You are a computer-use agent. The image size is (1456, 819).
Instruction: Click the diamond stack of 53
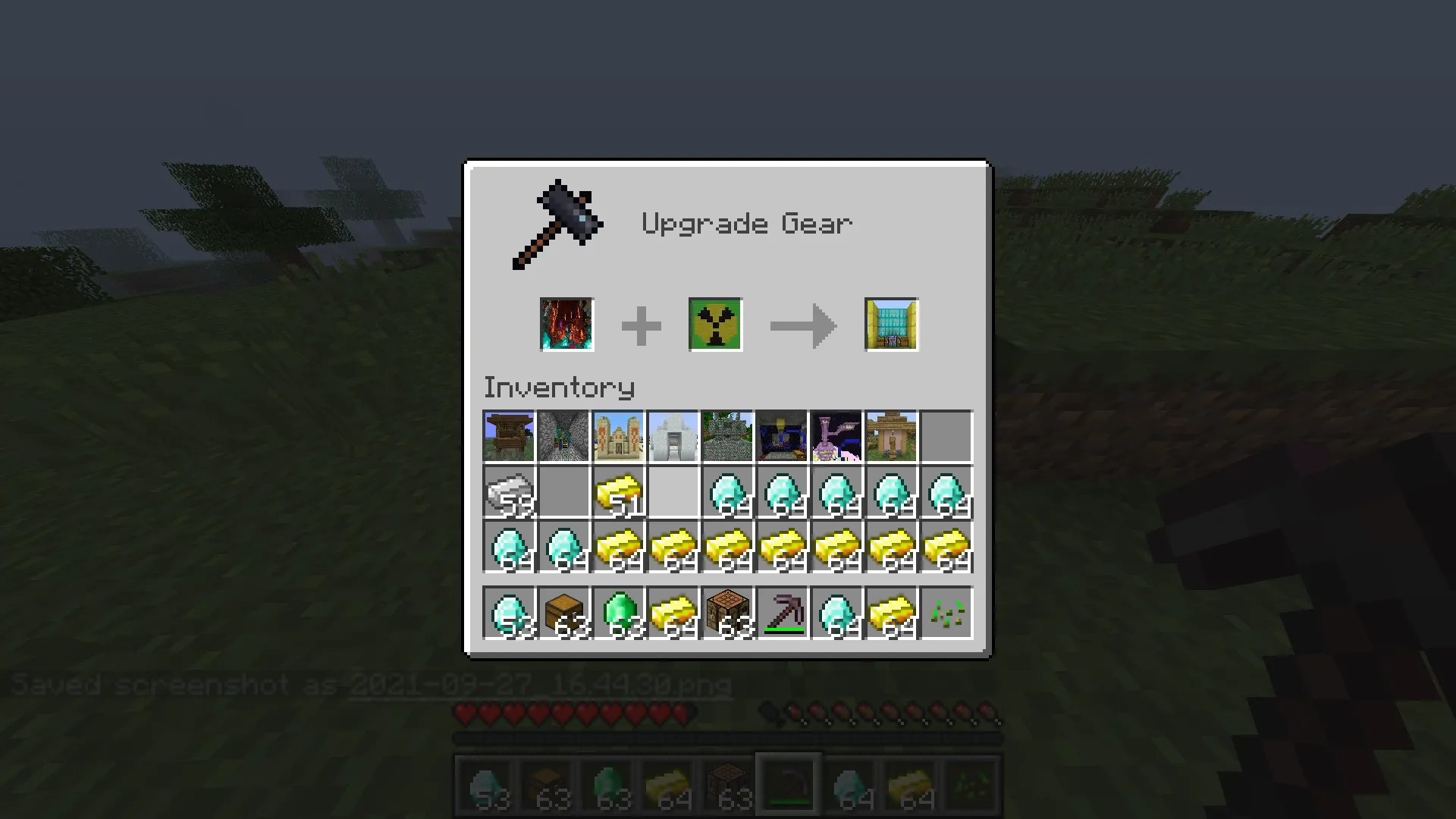pos(508,613)
